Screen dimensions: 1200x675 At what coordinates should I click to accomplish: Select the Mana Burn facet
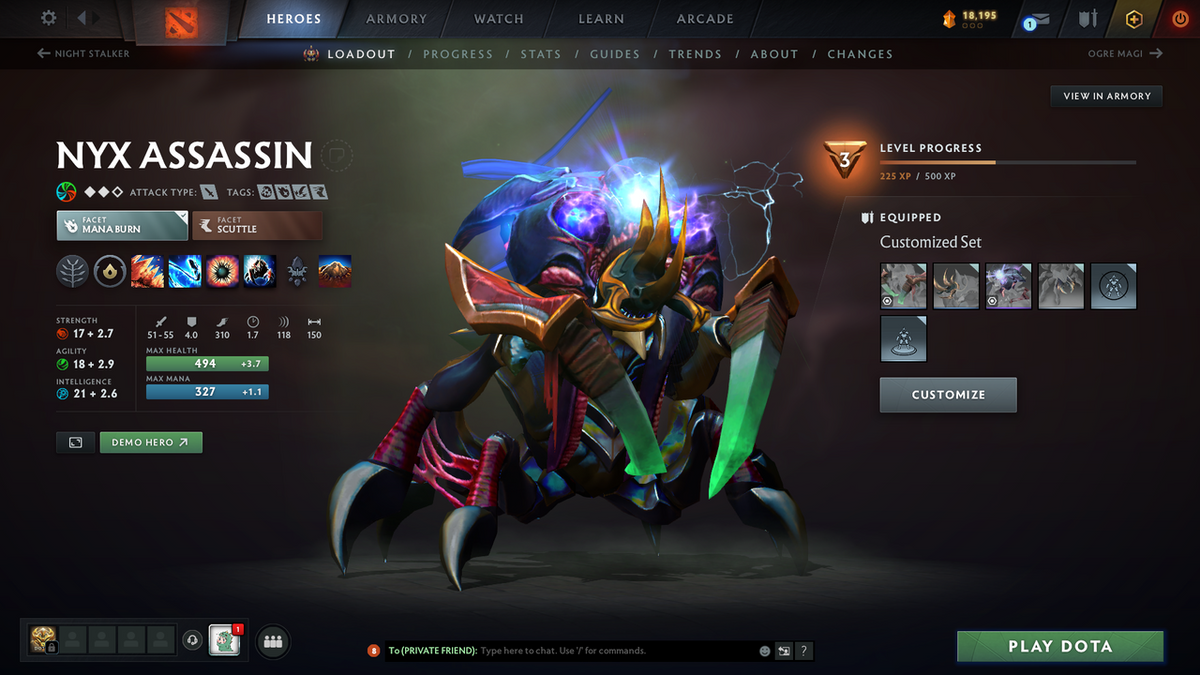tap(122, 225)
